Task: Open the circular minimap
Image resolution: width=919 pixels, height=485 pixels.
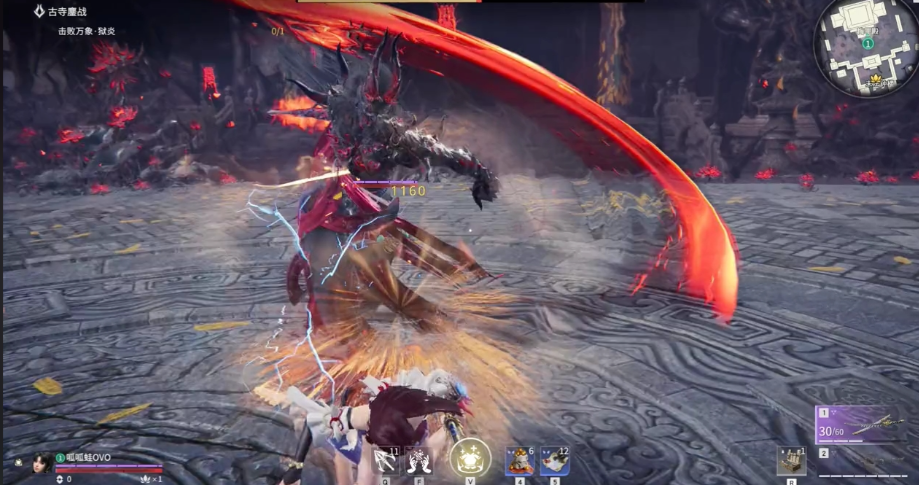Action: click(x=866, y=46)
